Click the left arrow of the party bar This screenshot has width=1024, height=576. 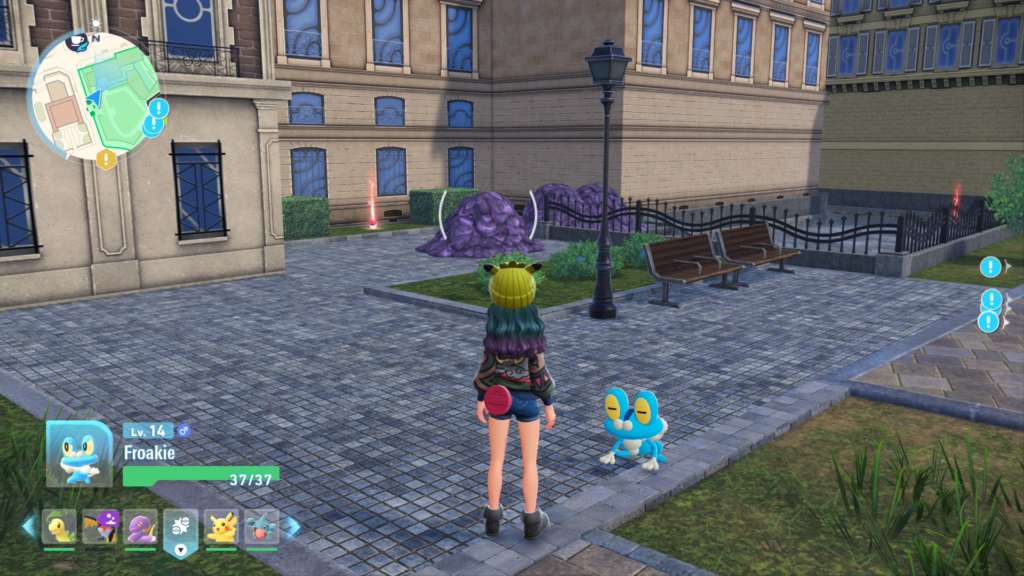(28, 526)
